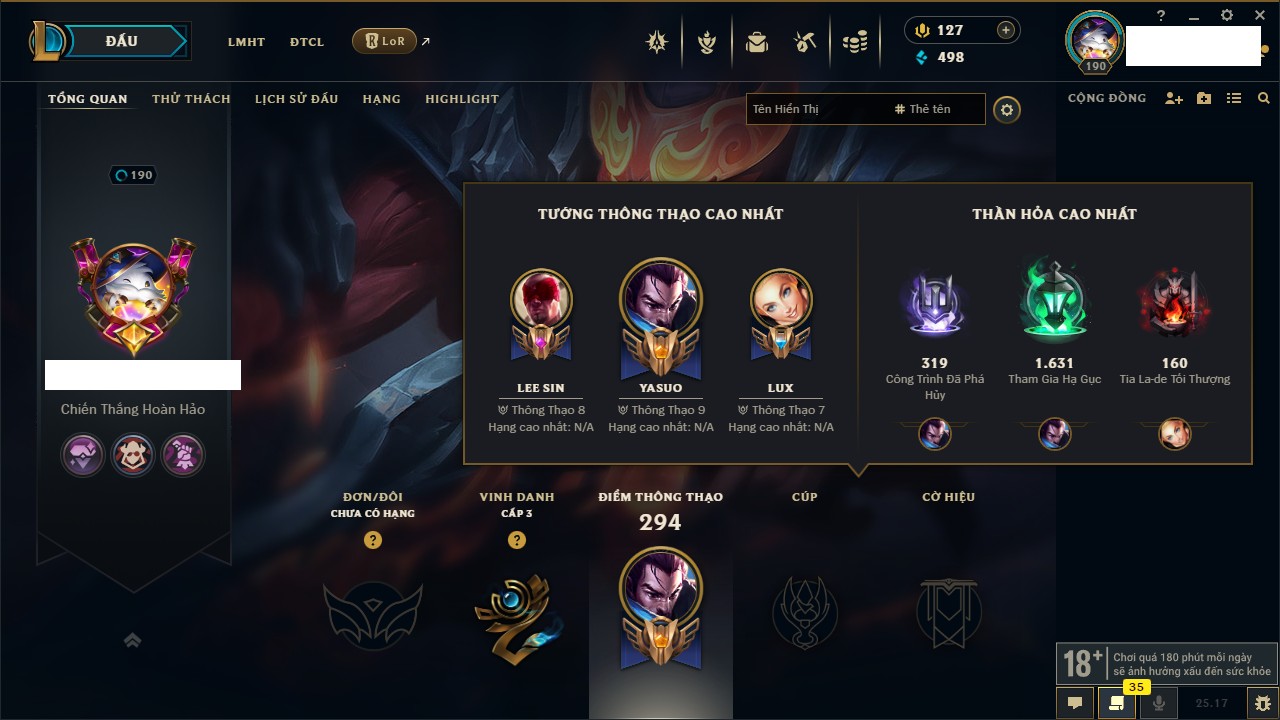Open the backpack collection icon
Viewport: 1280px width, 720px height.
click(x=757, y=42)
